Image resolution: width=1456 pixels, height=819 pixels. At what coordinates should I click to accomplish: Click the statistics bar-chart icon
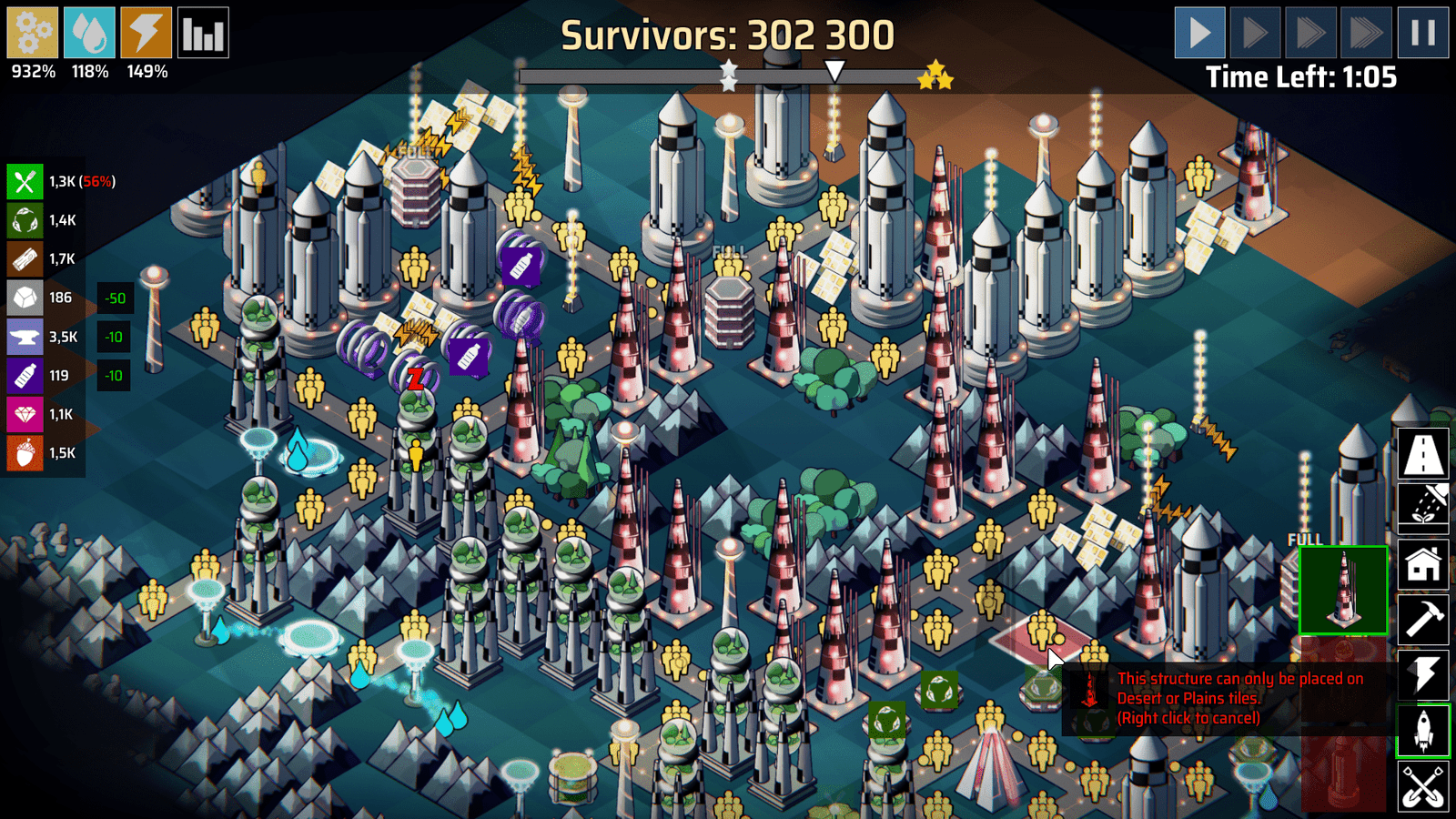click(204, 34)
